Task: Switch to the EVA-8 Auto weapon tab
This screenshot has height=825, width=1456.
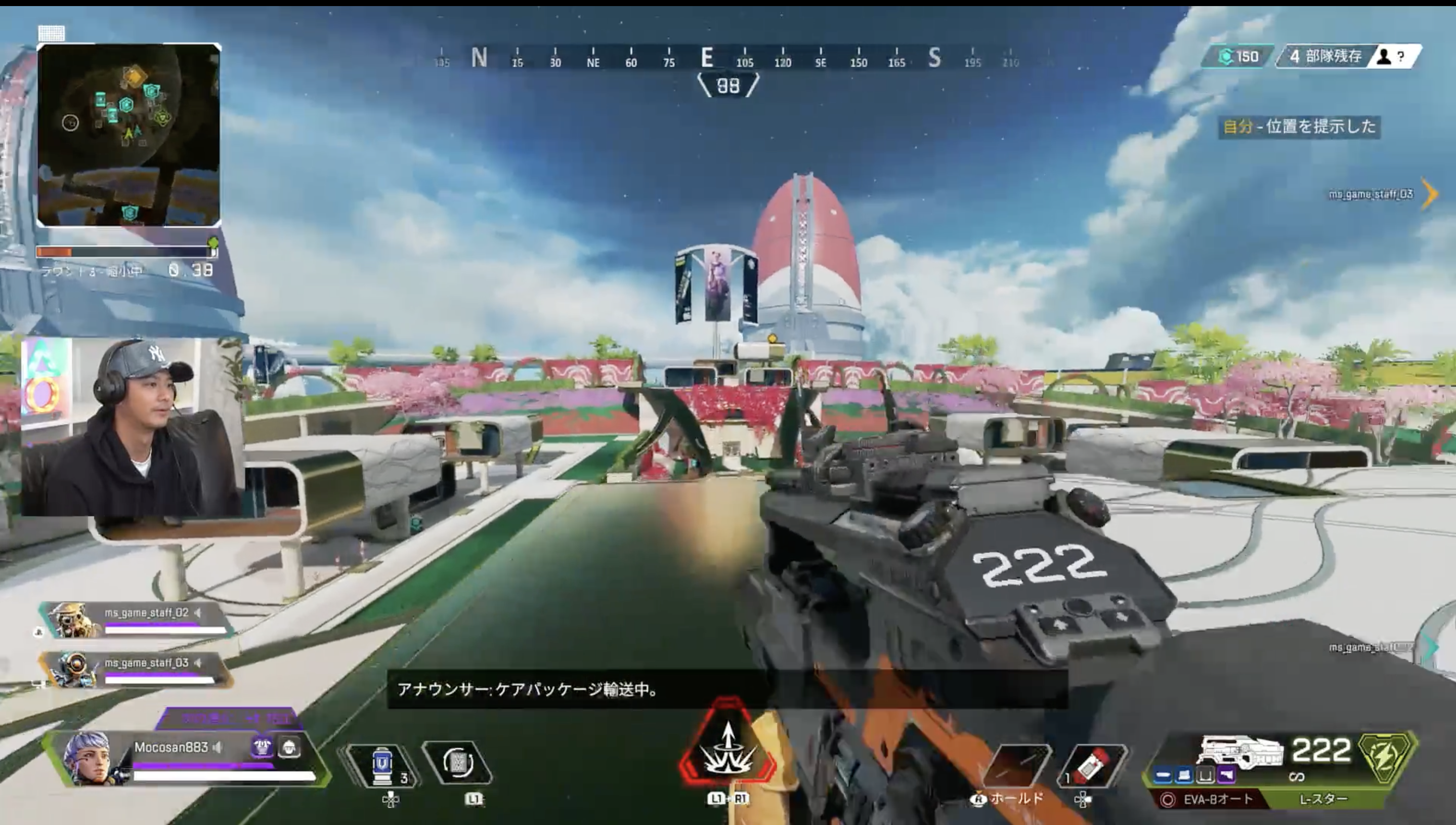Action: click(1209, 800)
